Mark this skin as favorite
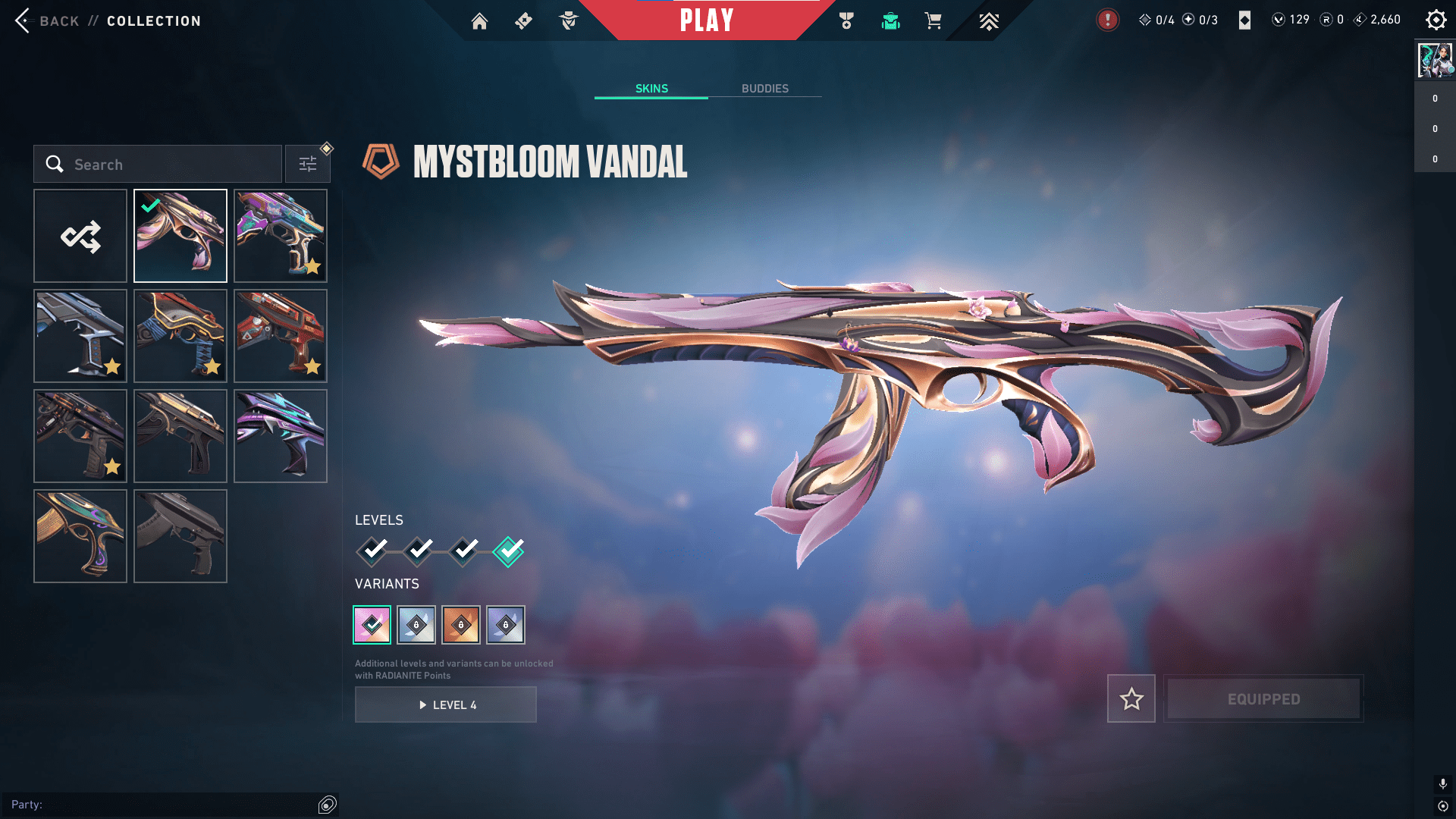 (1131, 698)
